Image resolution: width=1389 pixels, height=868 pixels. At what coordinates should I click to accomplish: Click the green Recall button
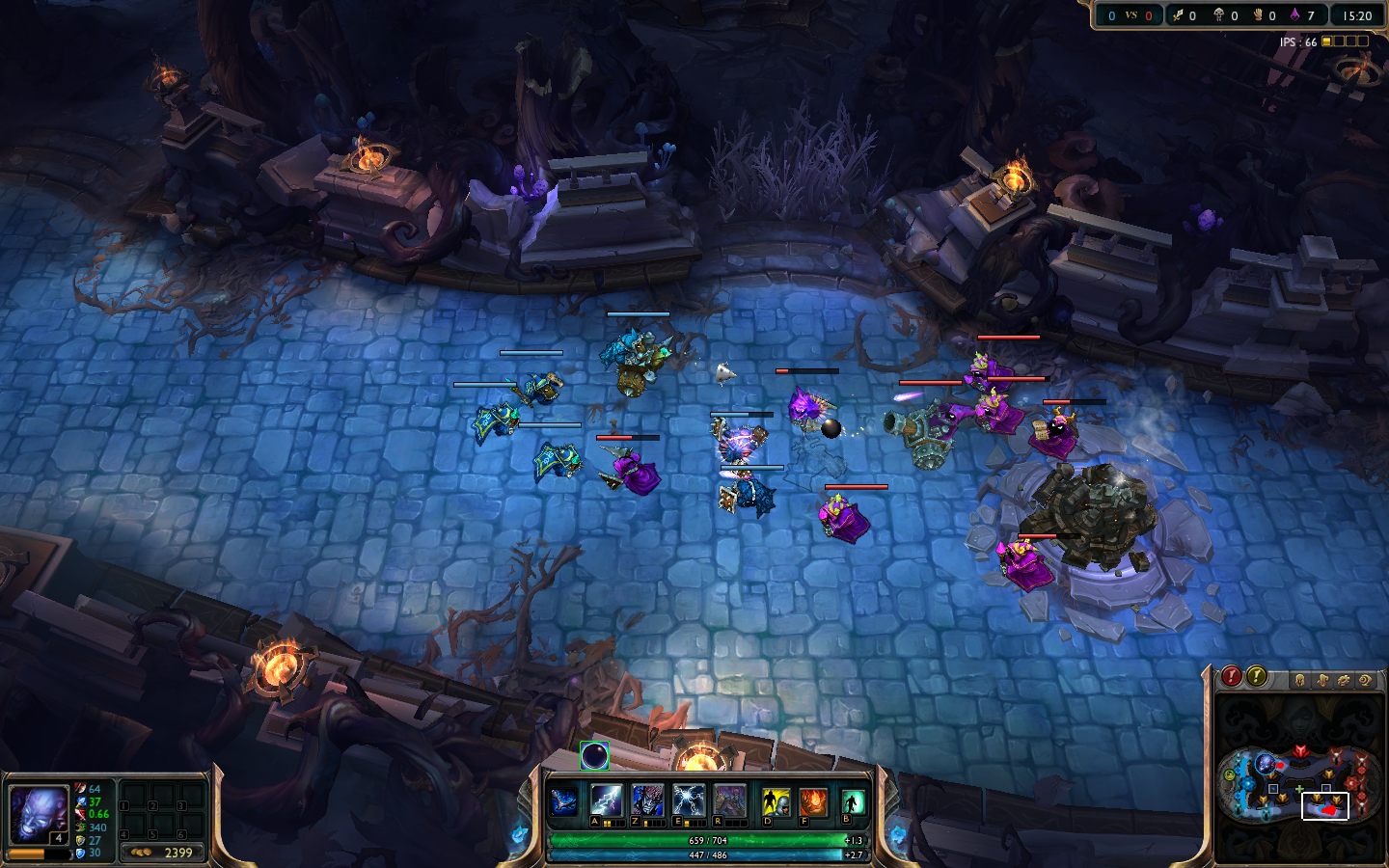coord(852,801)
